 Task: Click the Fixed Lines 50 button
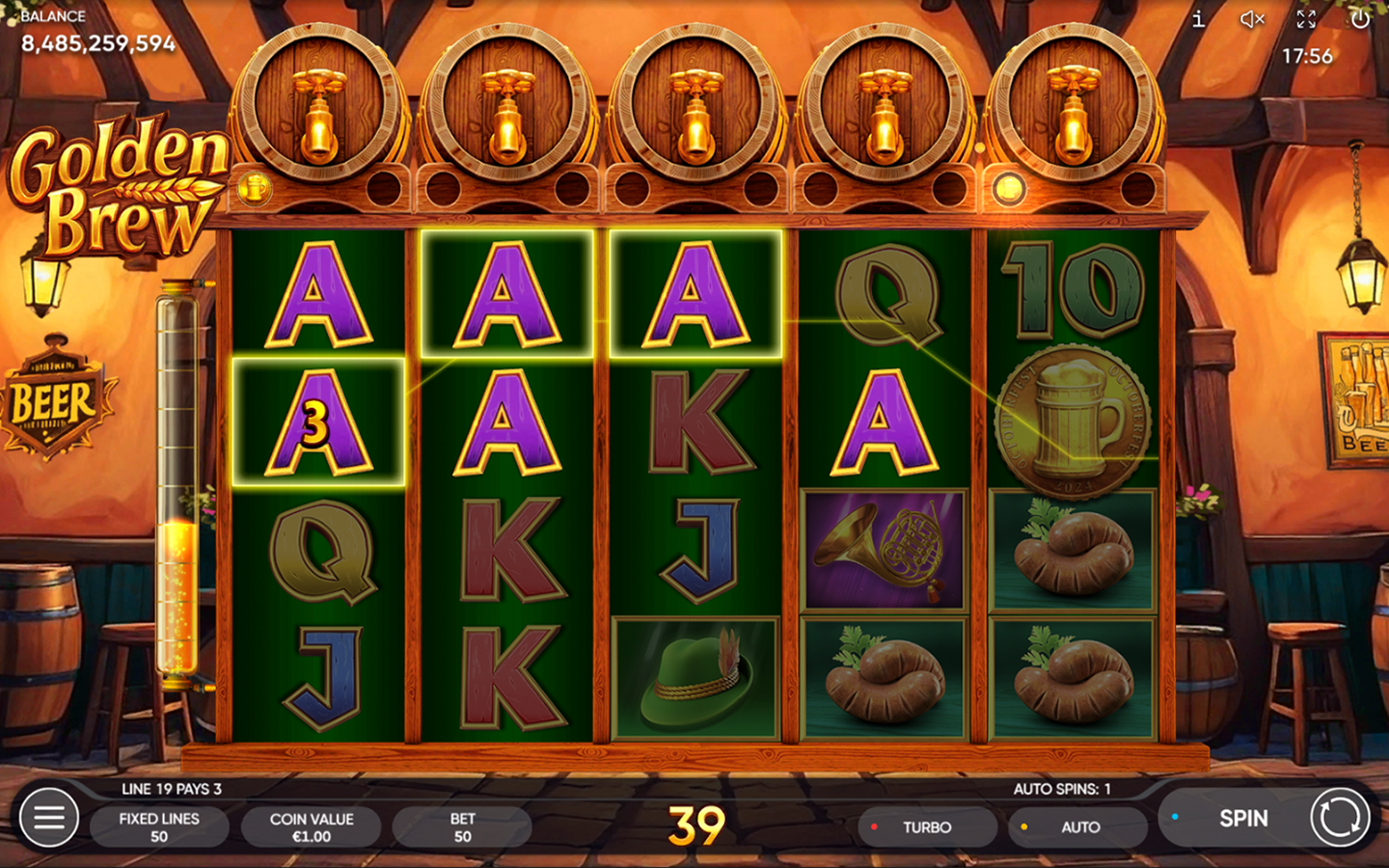tap(159, 827)
